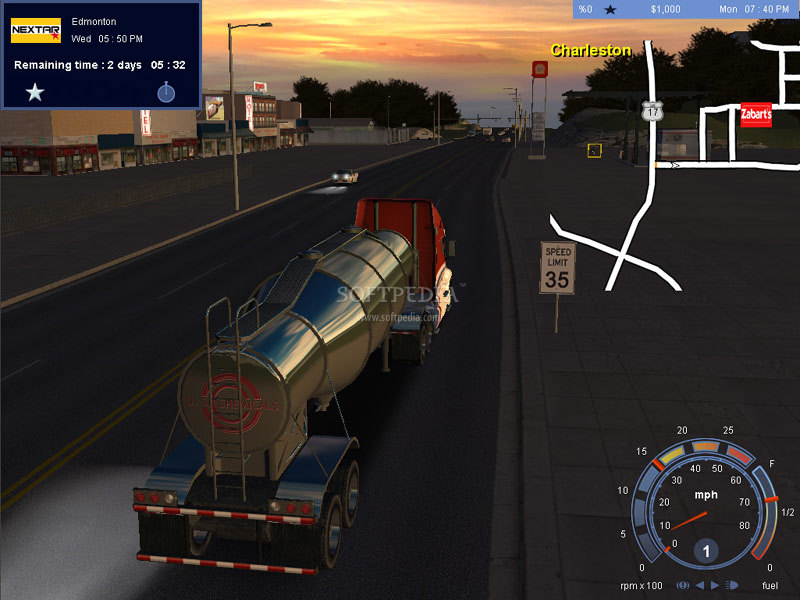Activate the left turn signal arrow

(x=700, y=585)
